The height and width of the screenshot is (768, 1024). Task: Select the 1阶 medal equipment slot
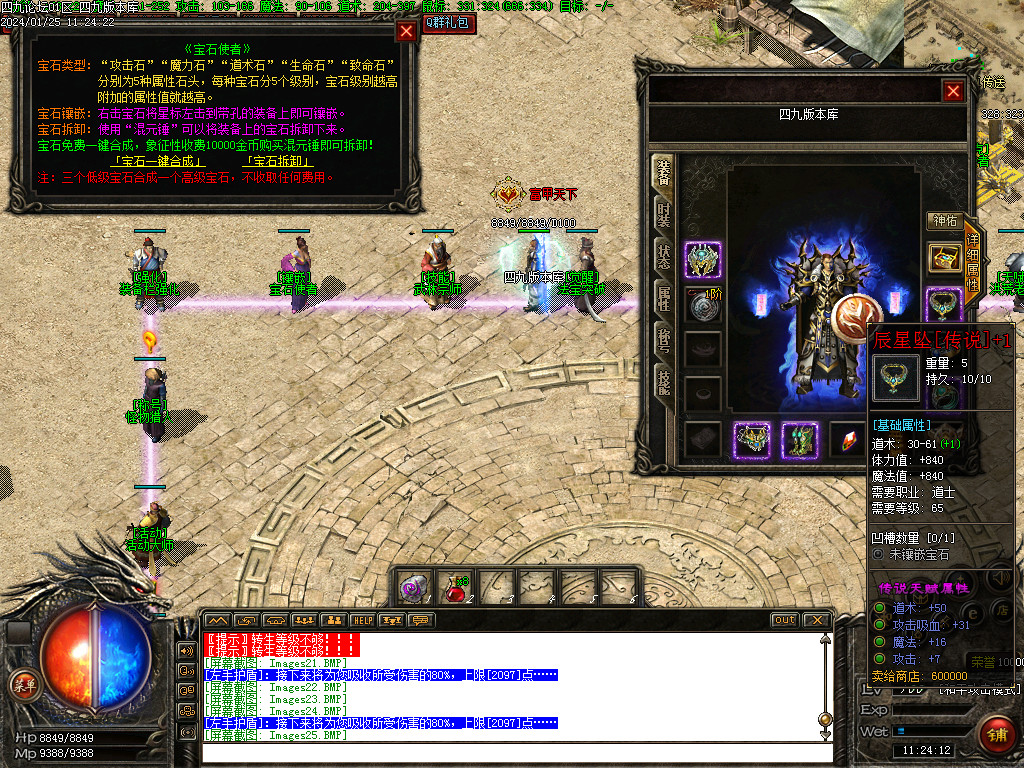[x=703, y=305]
